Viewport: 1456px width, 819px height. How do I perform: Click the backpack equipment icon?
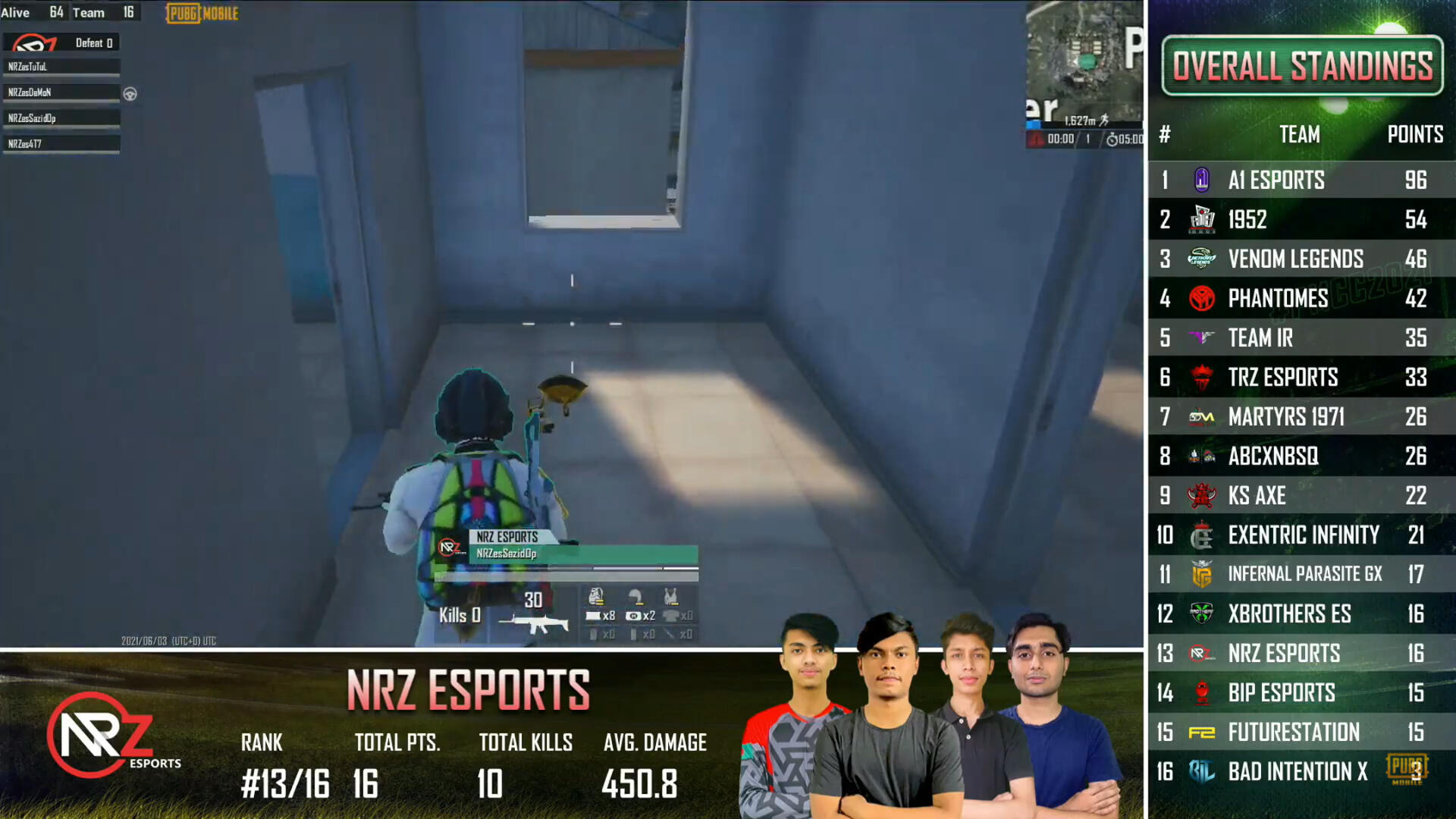pyautogui.click(x=597, y=596)
